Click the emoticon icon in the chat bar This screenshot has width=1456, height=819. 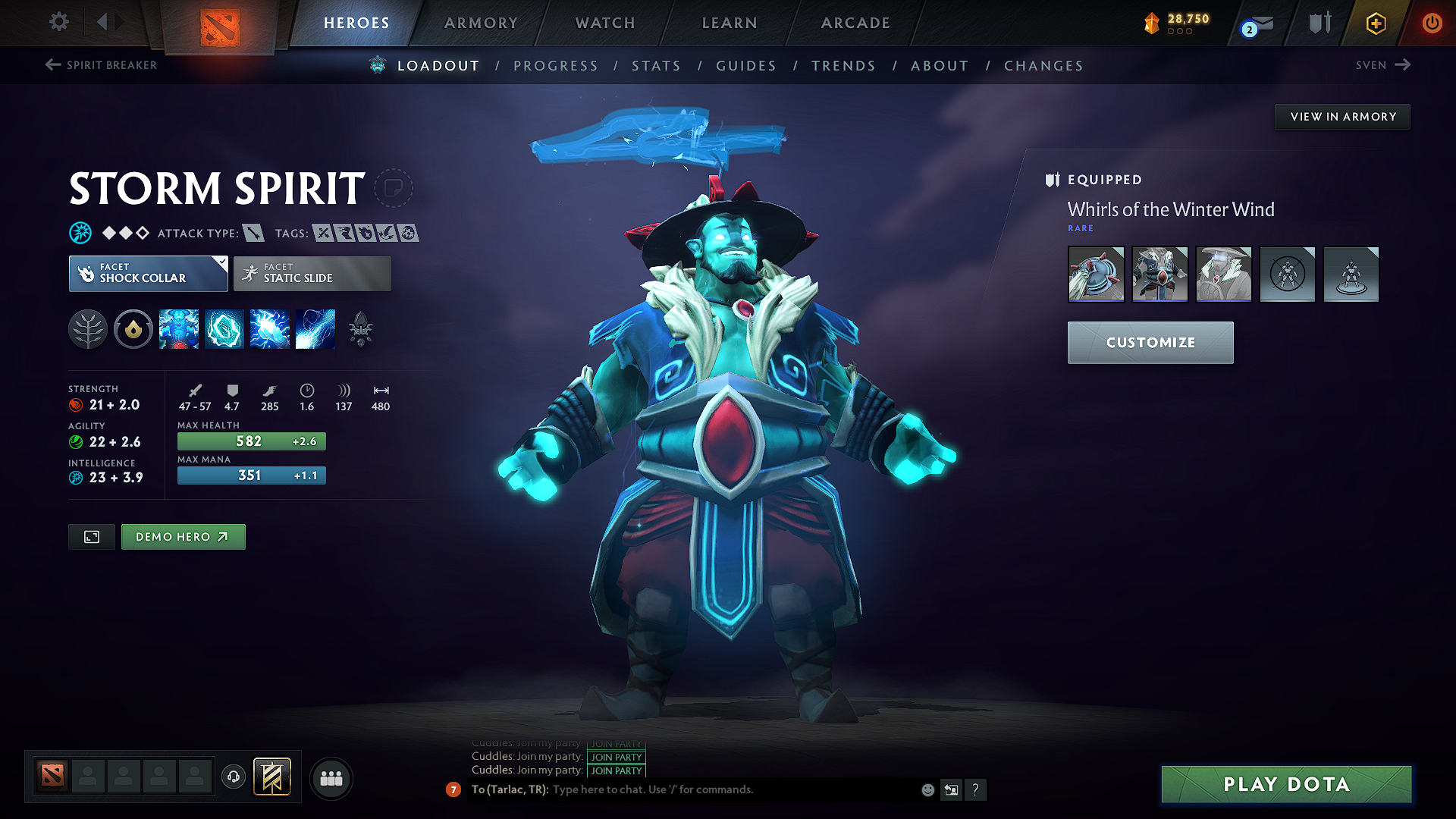tap(927, 789)
